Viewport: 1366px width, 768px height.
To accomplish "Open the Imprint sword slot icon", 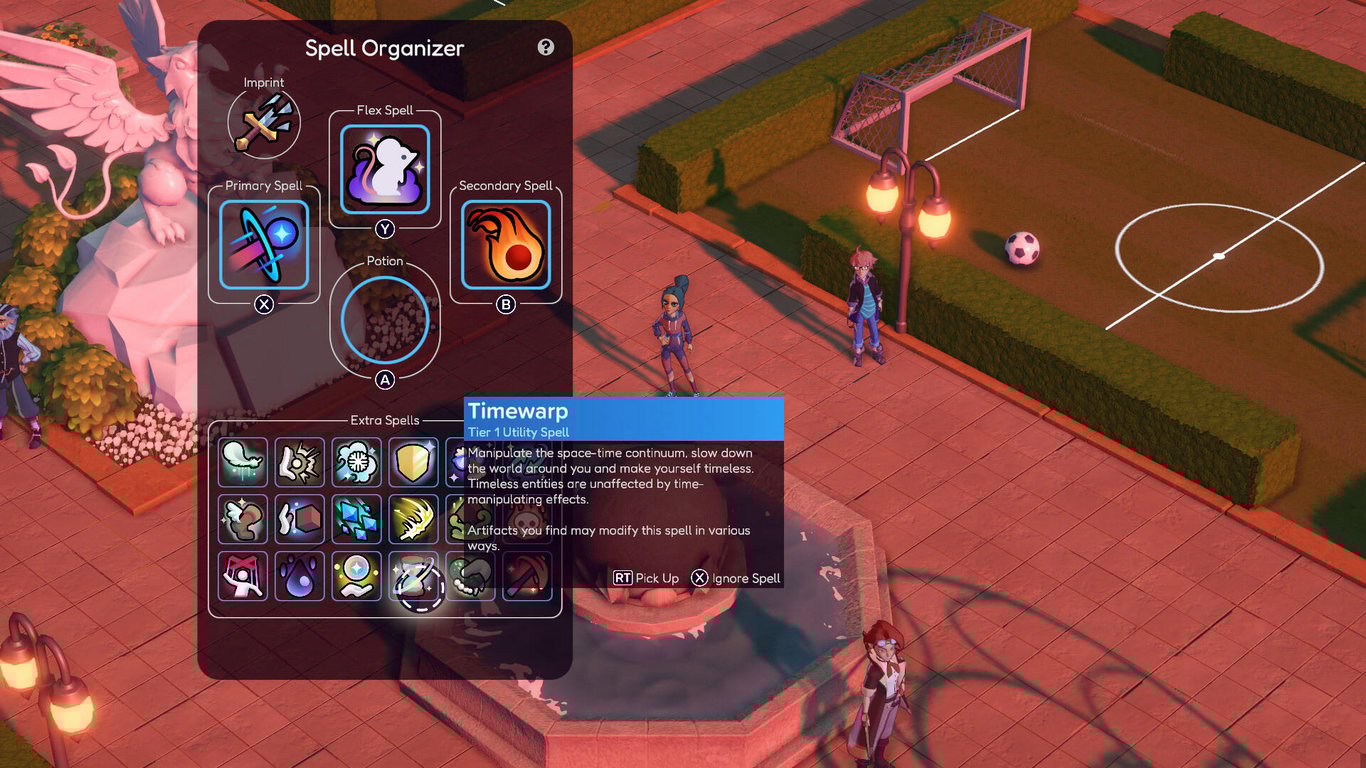I will [x=263, y=120].
